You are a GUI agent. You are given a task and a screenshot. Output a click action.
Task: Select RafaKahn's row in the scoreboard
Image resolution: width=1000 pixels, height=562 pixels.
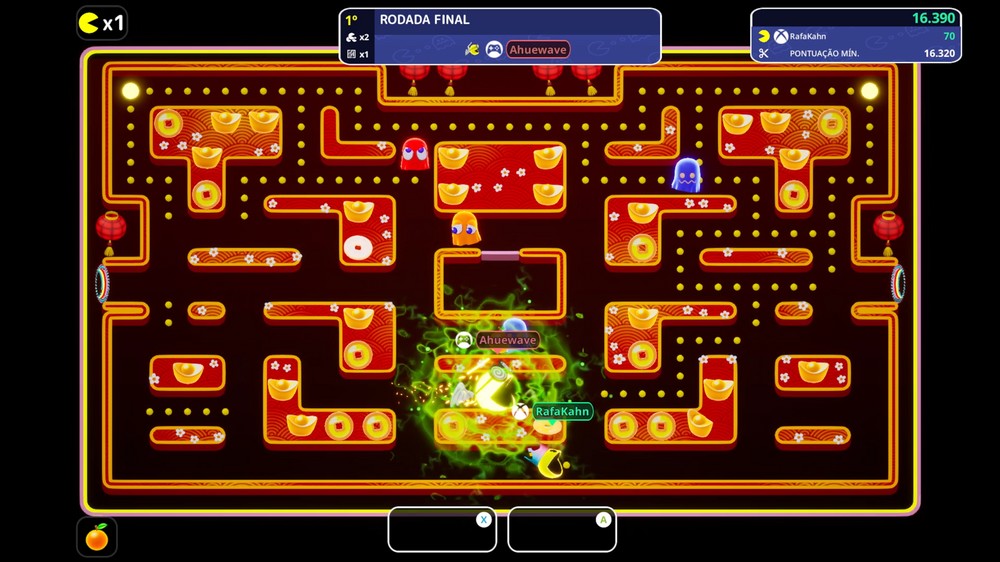coord(856,36)
